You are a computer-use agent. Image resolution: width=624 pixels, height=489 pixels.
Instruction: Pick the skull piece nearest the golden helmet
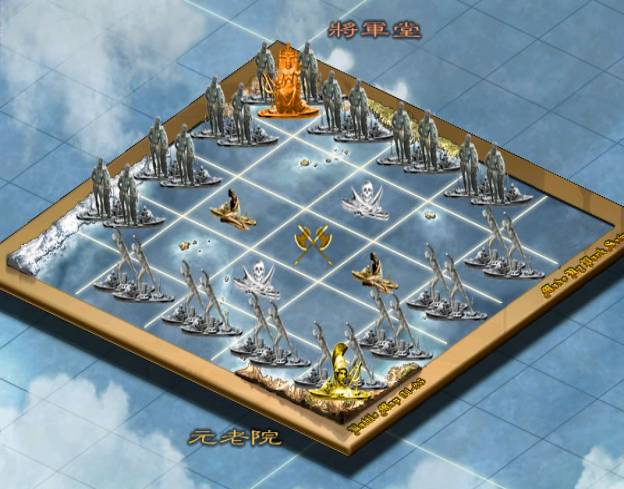pyautogui.click(x=258, y=277)
